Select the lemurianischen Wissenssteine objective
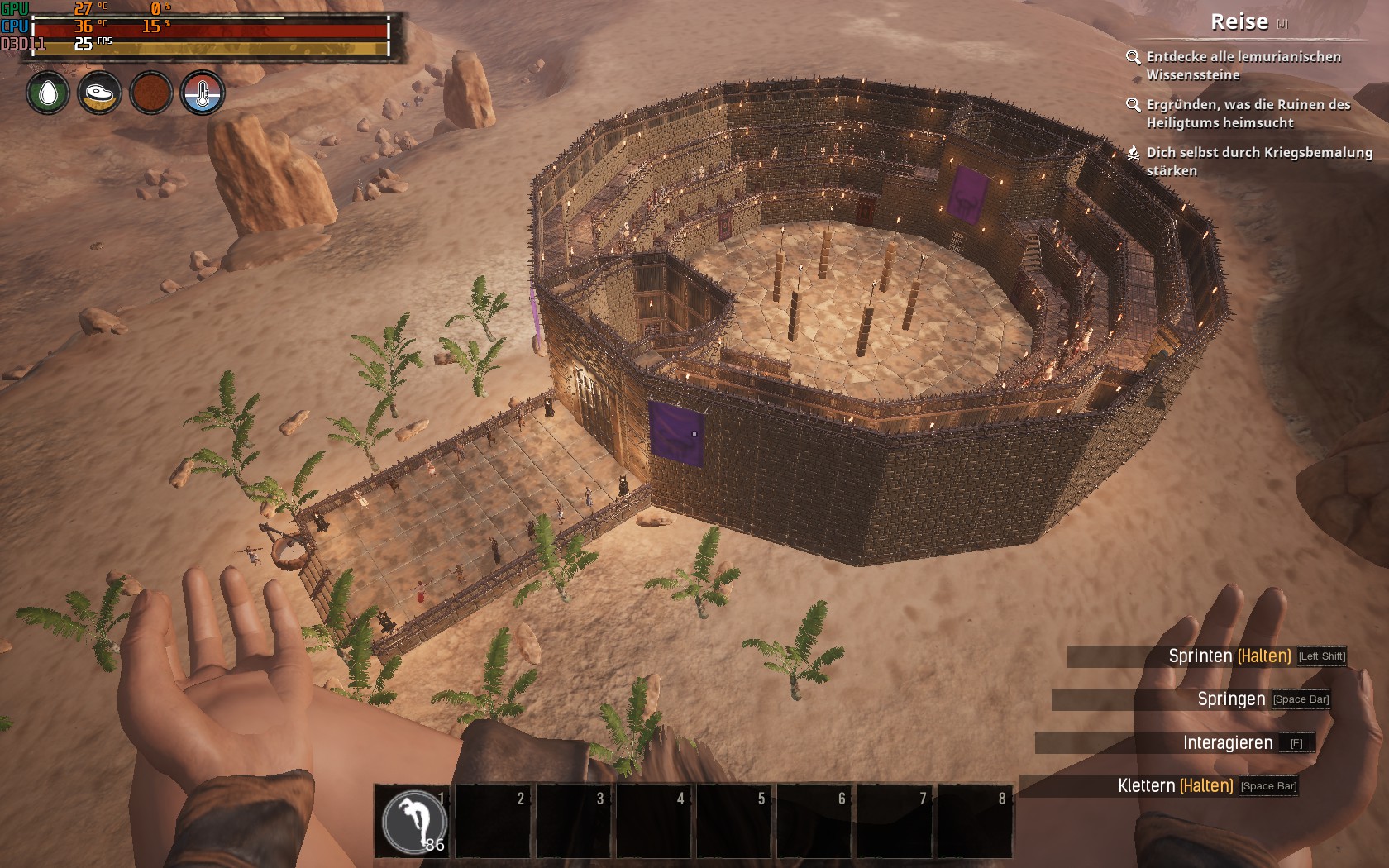1389x868 pixels. (1243, 65)
